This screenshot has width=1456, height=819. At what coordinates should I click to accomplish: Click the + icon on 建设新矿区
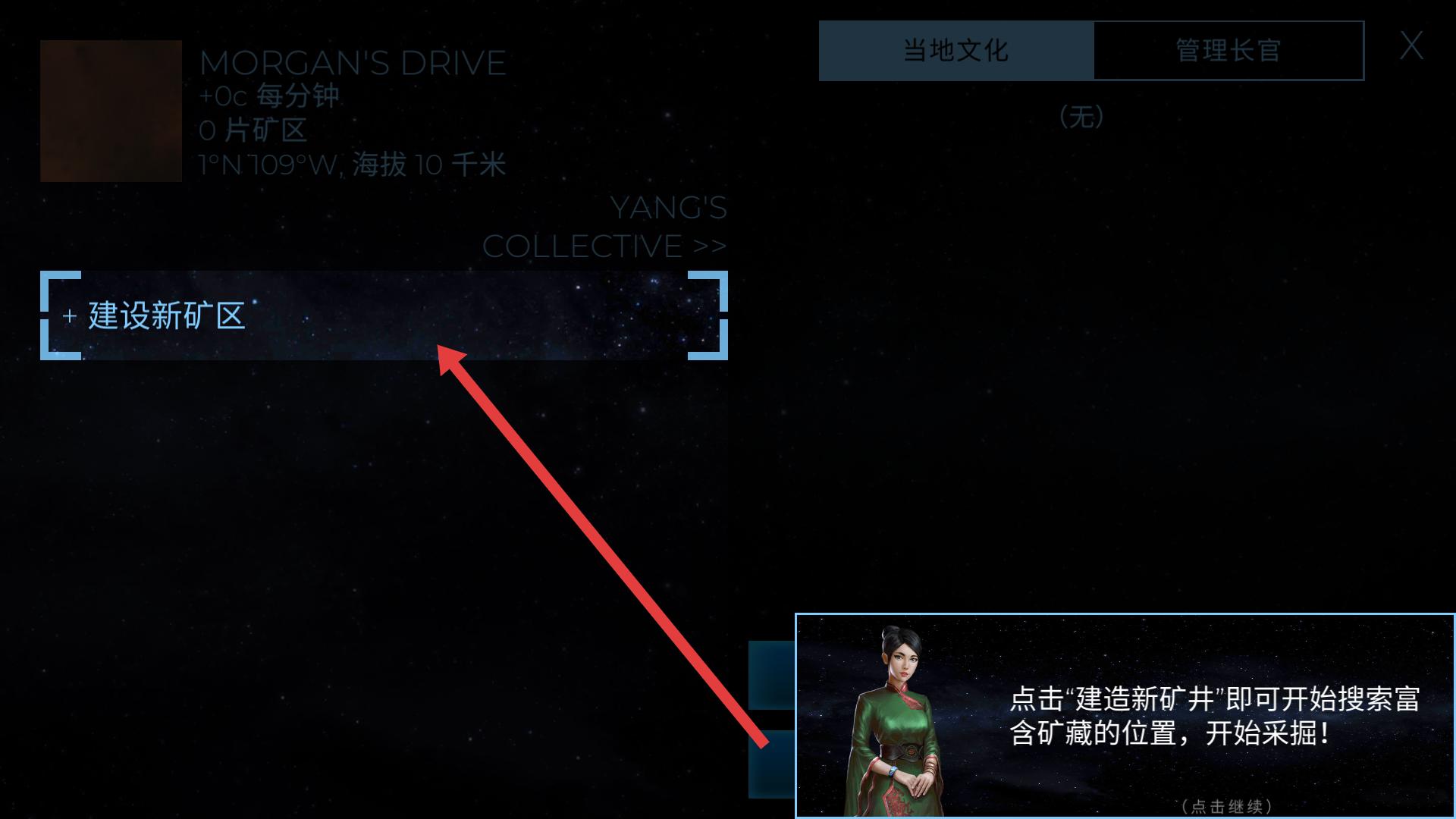(x=69, y=316)
